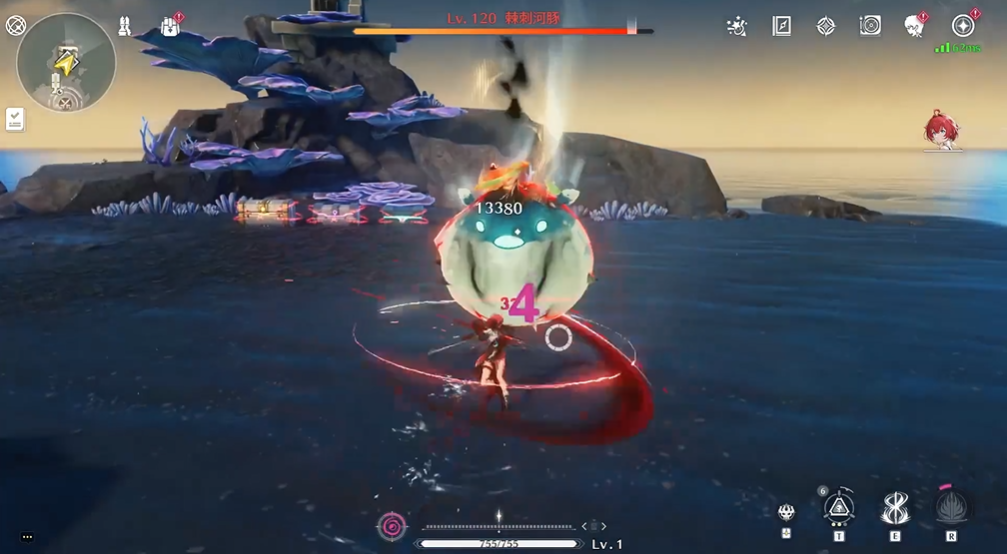Click the pink spiral icon beside health bar
The image size is (1007, 554).
click(x=392, y=525)
